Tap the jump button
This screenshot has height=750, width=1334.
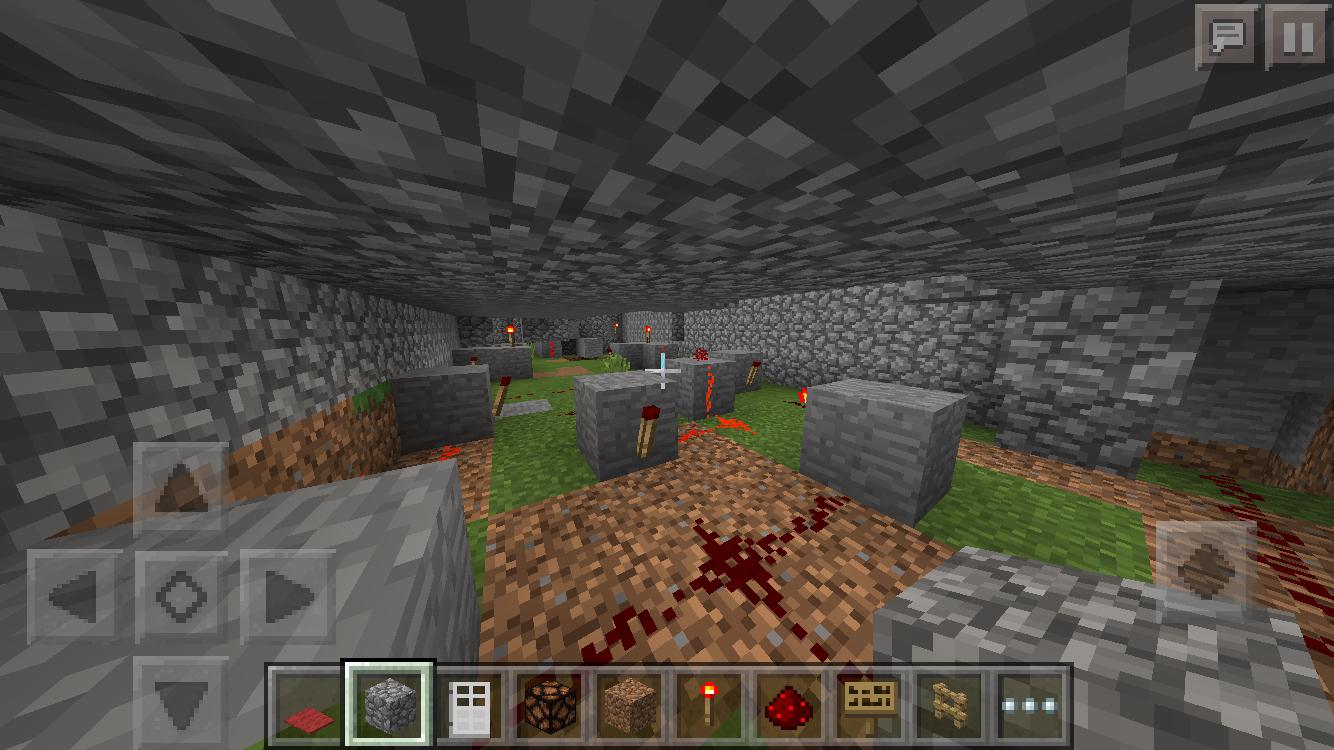point(1205,570)
